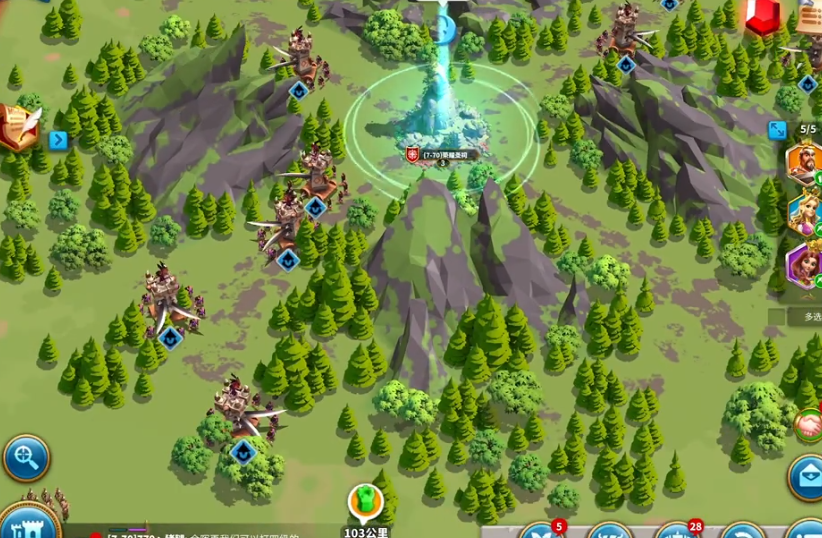This screenshot has width=822, height=538.
Task: Select the bearded king commander portrait
Action: (805, 163)
